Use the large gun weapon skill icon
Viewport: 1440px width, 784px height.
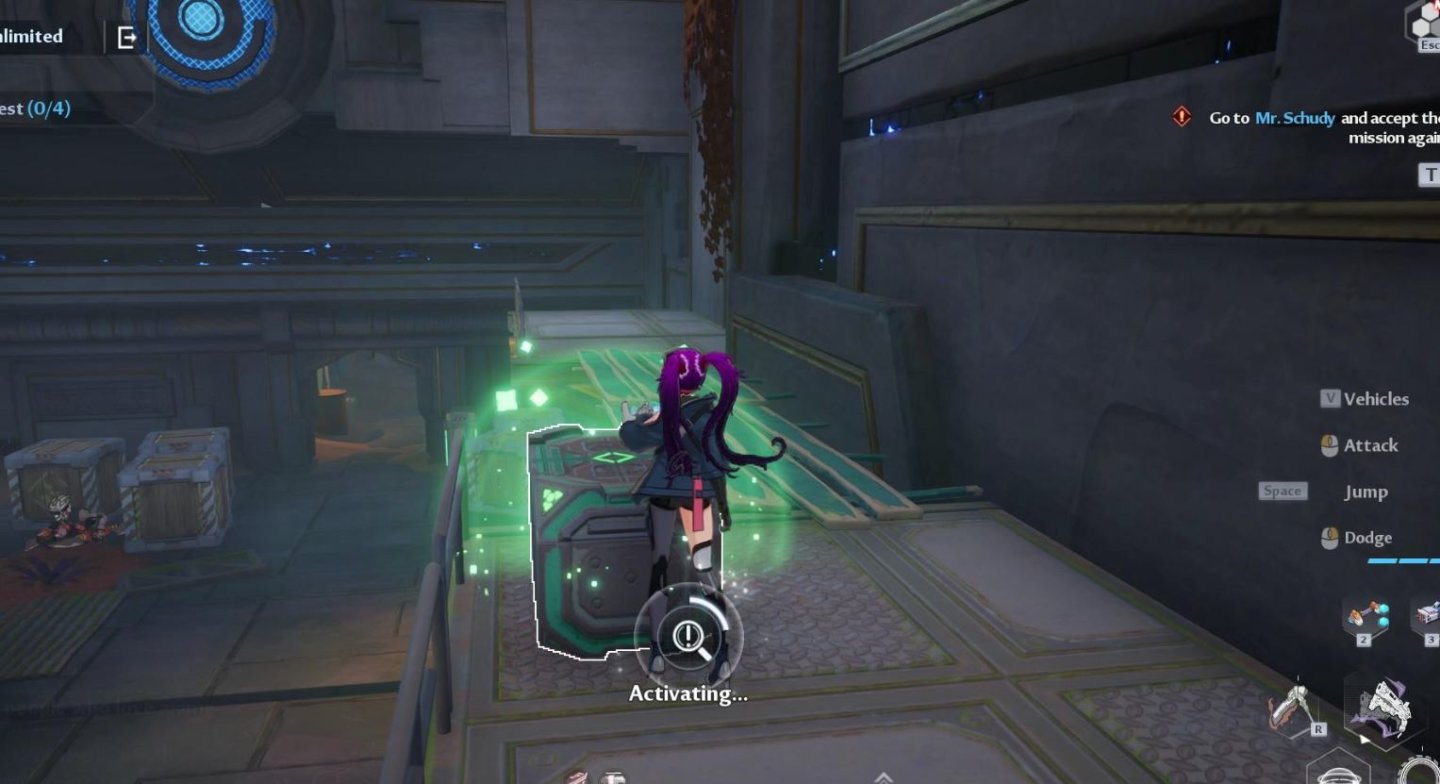(x=1387, y=707)
